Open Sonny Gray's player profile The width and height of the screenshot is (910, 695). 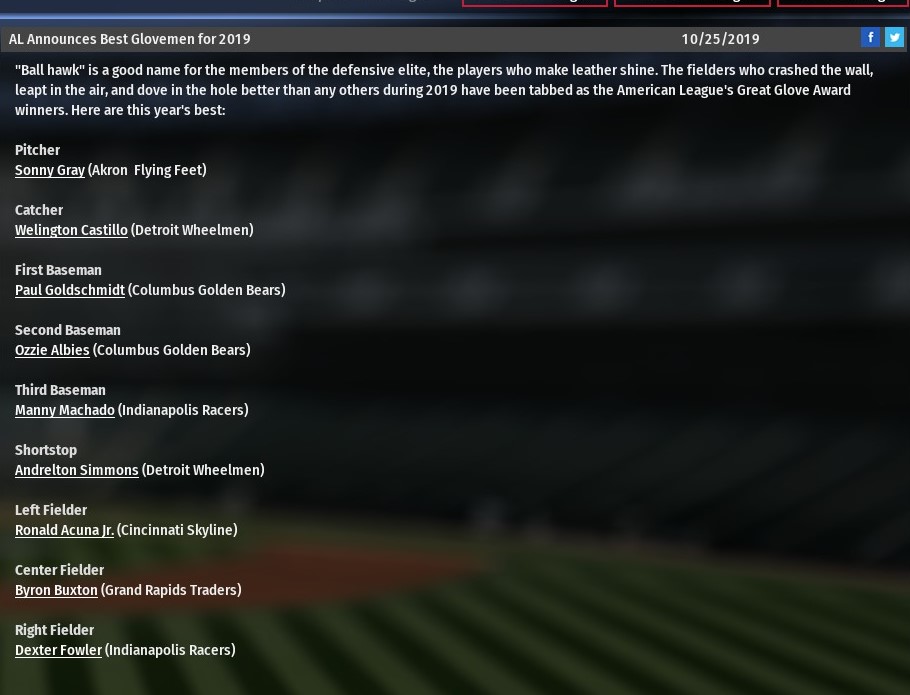pyautogui.click(x=50, y=170)
